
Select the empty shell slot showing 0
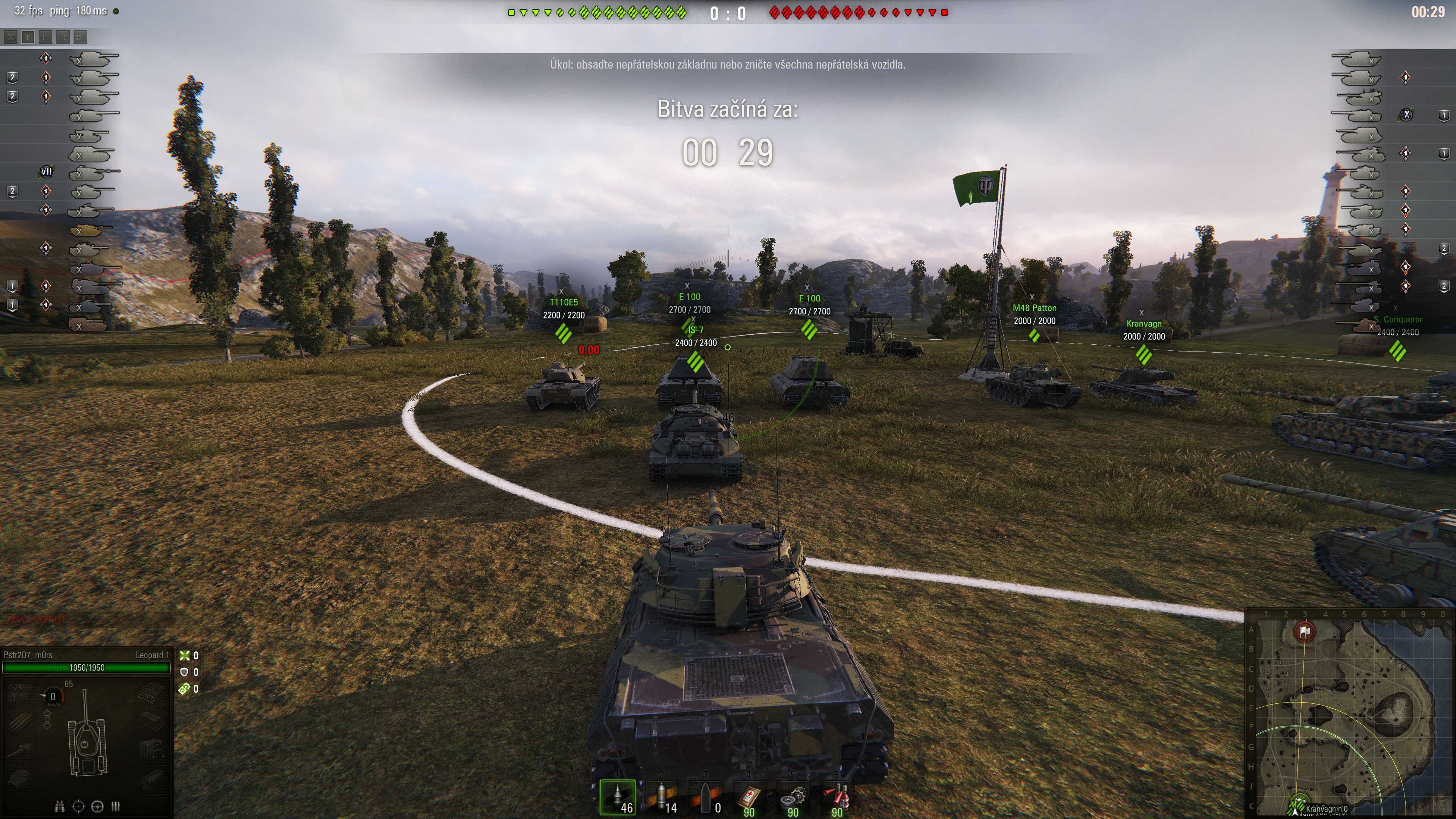pyautogui.click(x=706, y=797)
